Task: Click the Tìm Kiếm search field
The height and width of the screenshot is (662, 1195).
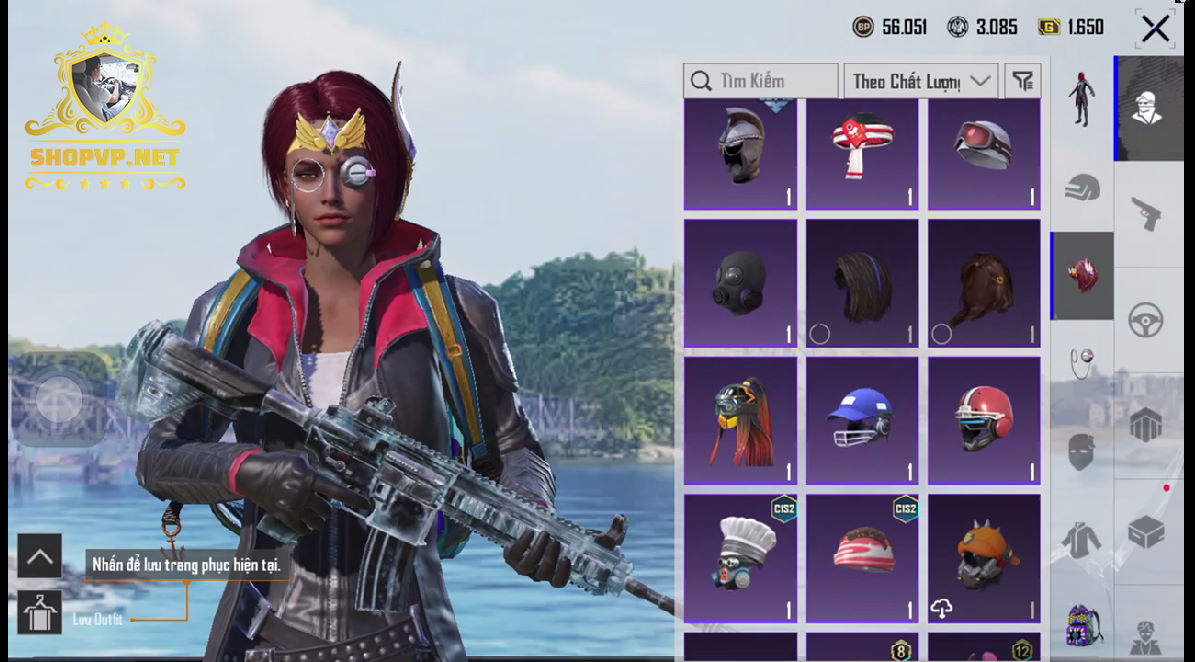Action: pyautogui.click(x=761, y=81)
